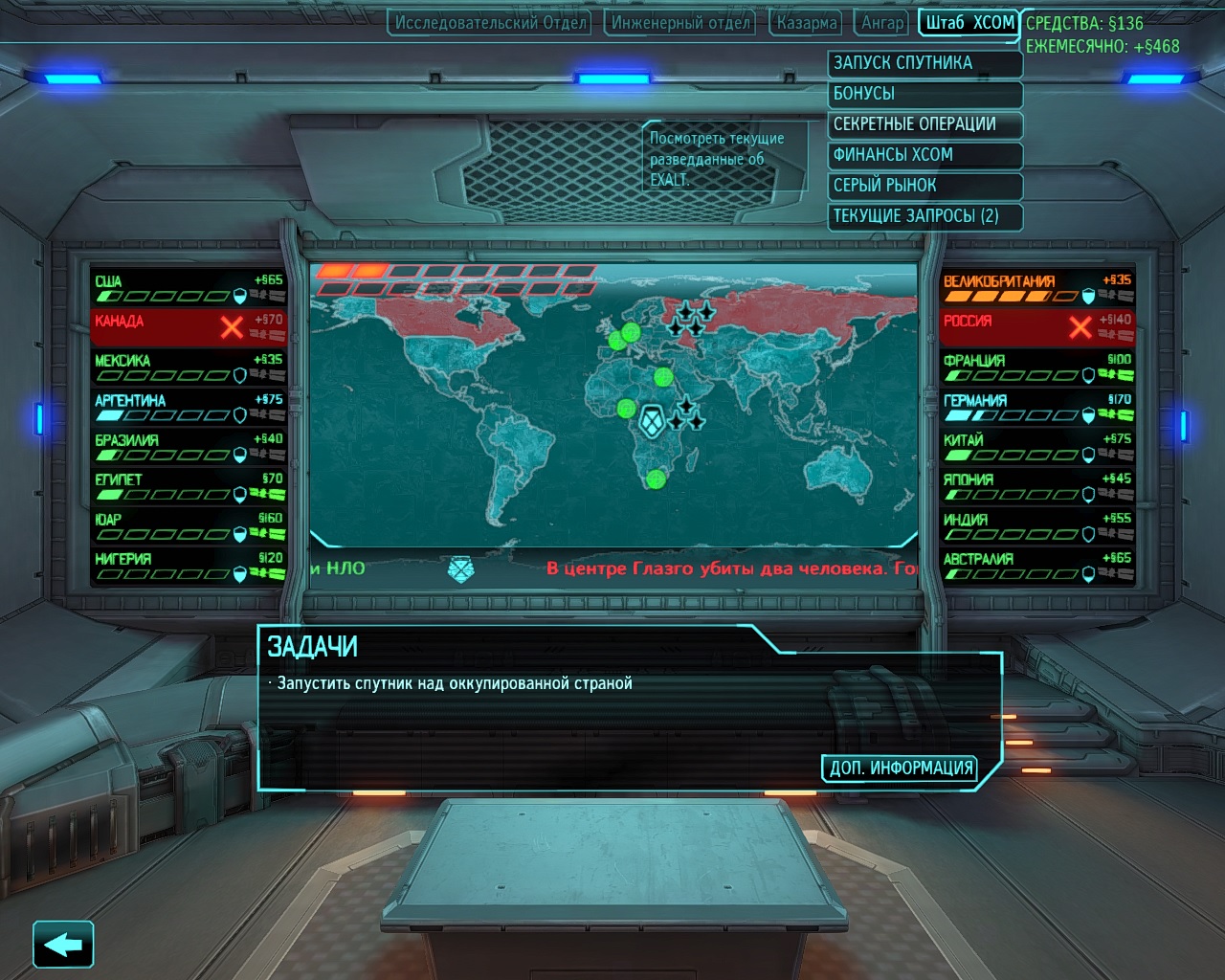Viewport: 1225px width, 980px height.
Task: Open the Бонусы menu entry
Action: click(x=924, y=94)
